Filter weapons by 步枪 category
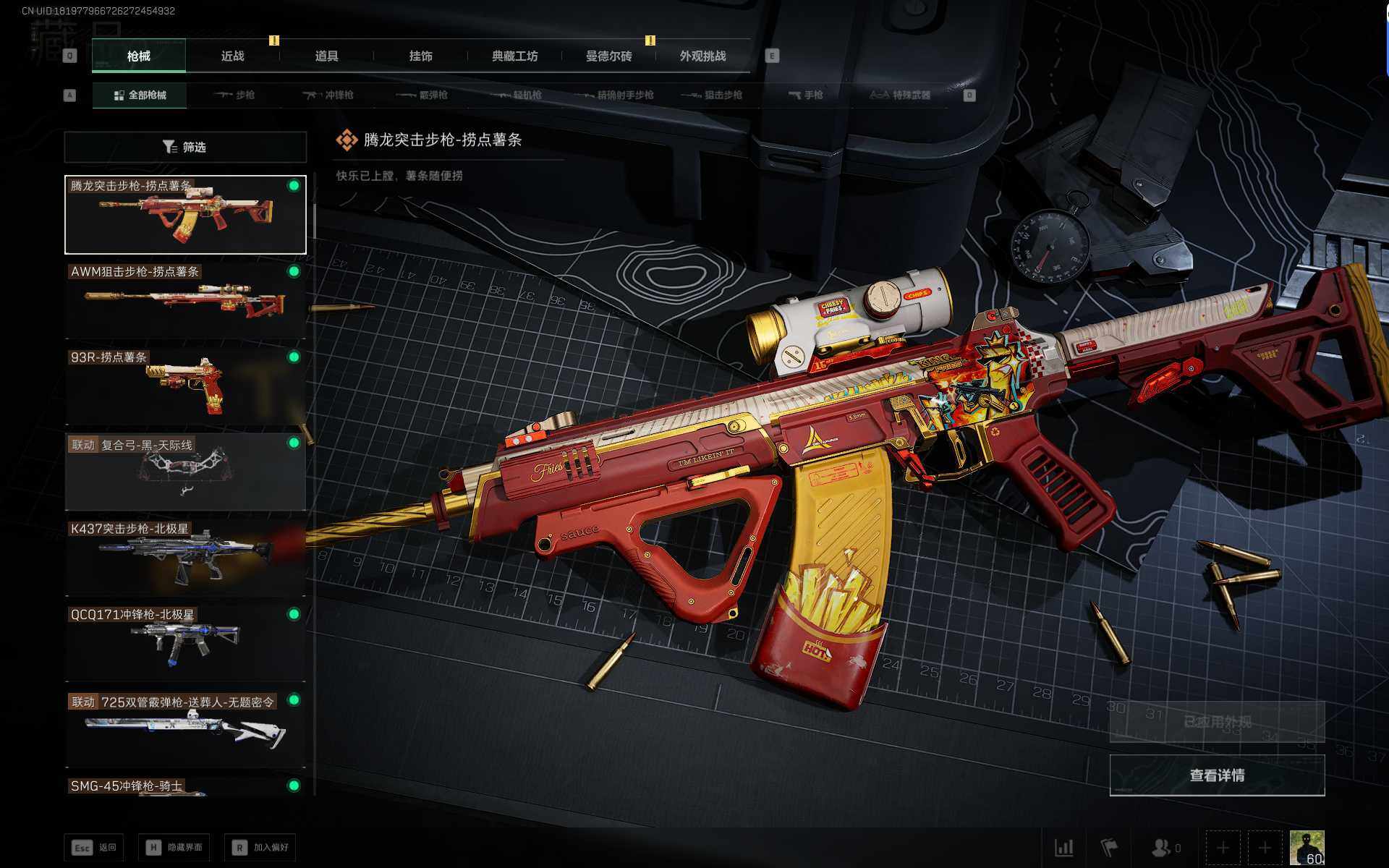1389x868 pixels. point(235,95)
